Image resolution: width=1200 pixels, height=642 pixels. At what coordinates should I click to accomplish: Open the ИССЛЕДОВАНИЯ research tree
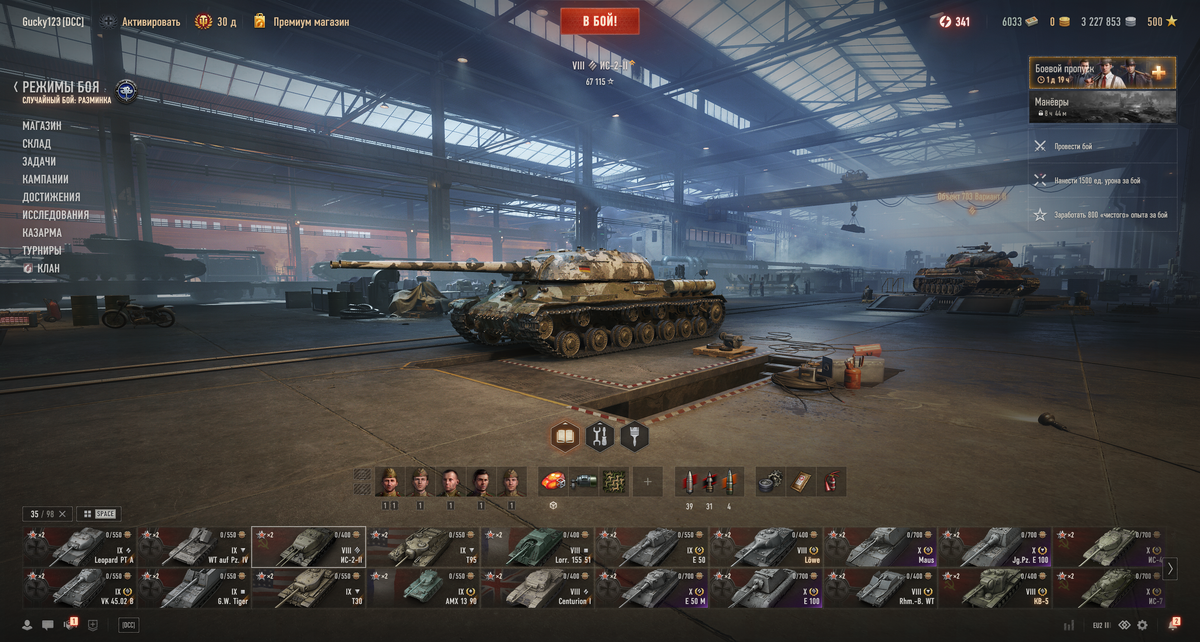pyautogui.click(x=56, y=215)
